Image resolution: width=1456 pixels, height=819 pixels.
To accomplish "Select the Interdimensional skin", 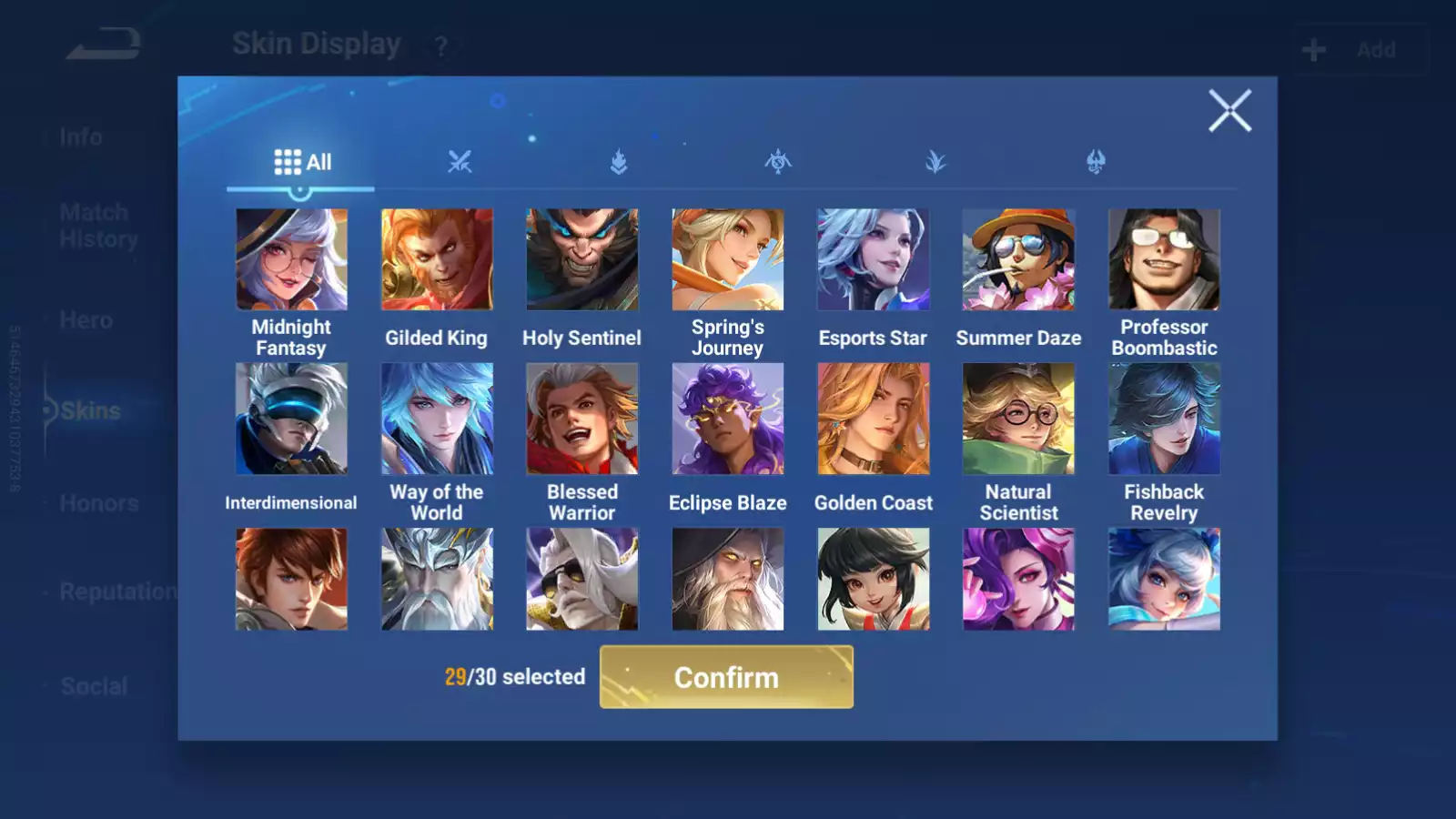I will [x=291, y=420].
